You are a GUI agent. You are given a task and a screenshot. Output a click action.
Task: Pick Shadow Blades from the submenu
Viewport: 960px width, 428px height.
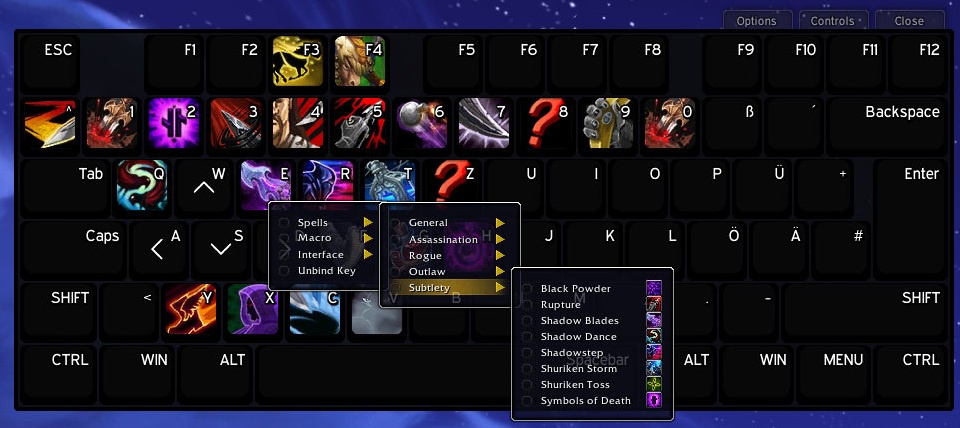(x=579, y=321)
